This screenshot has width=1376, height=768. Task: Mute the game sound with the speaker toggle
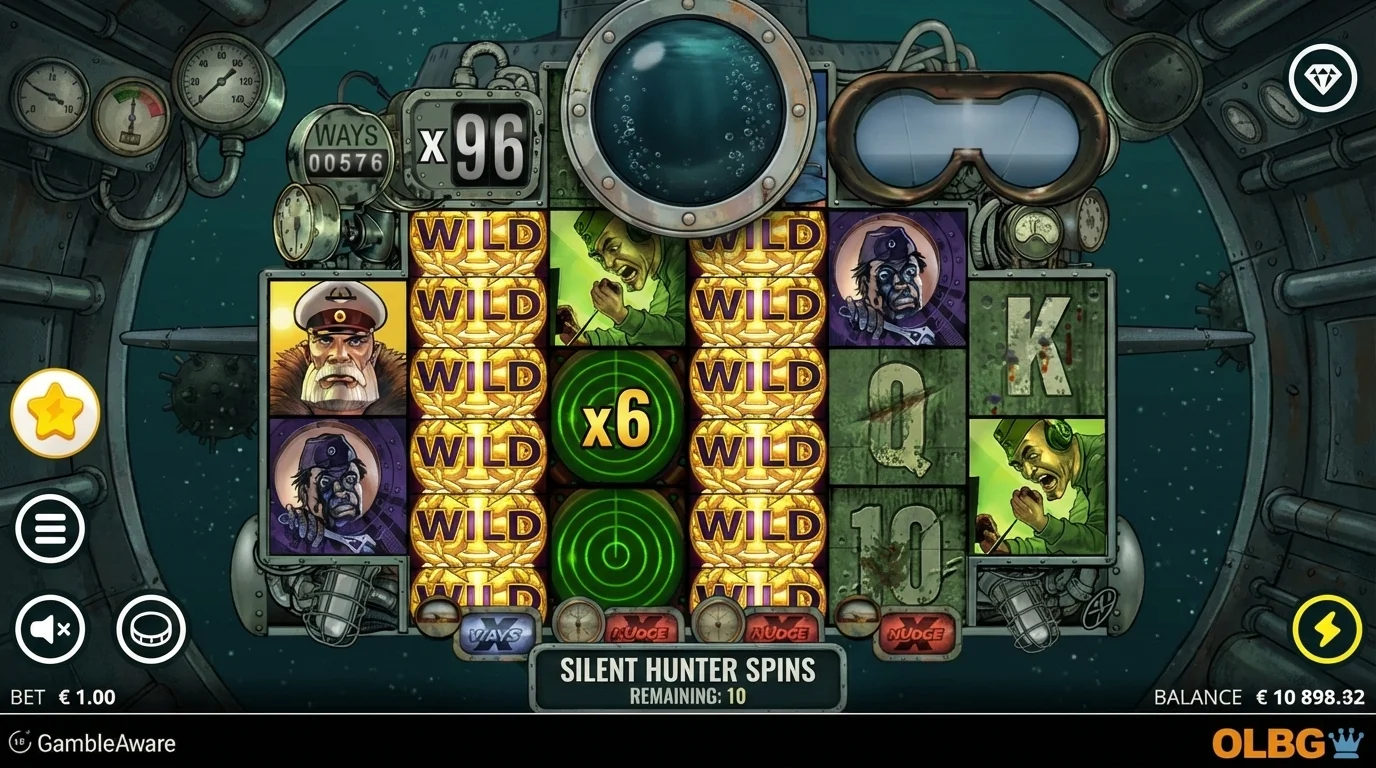point(51,628)
